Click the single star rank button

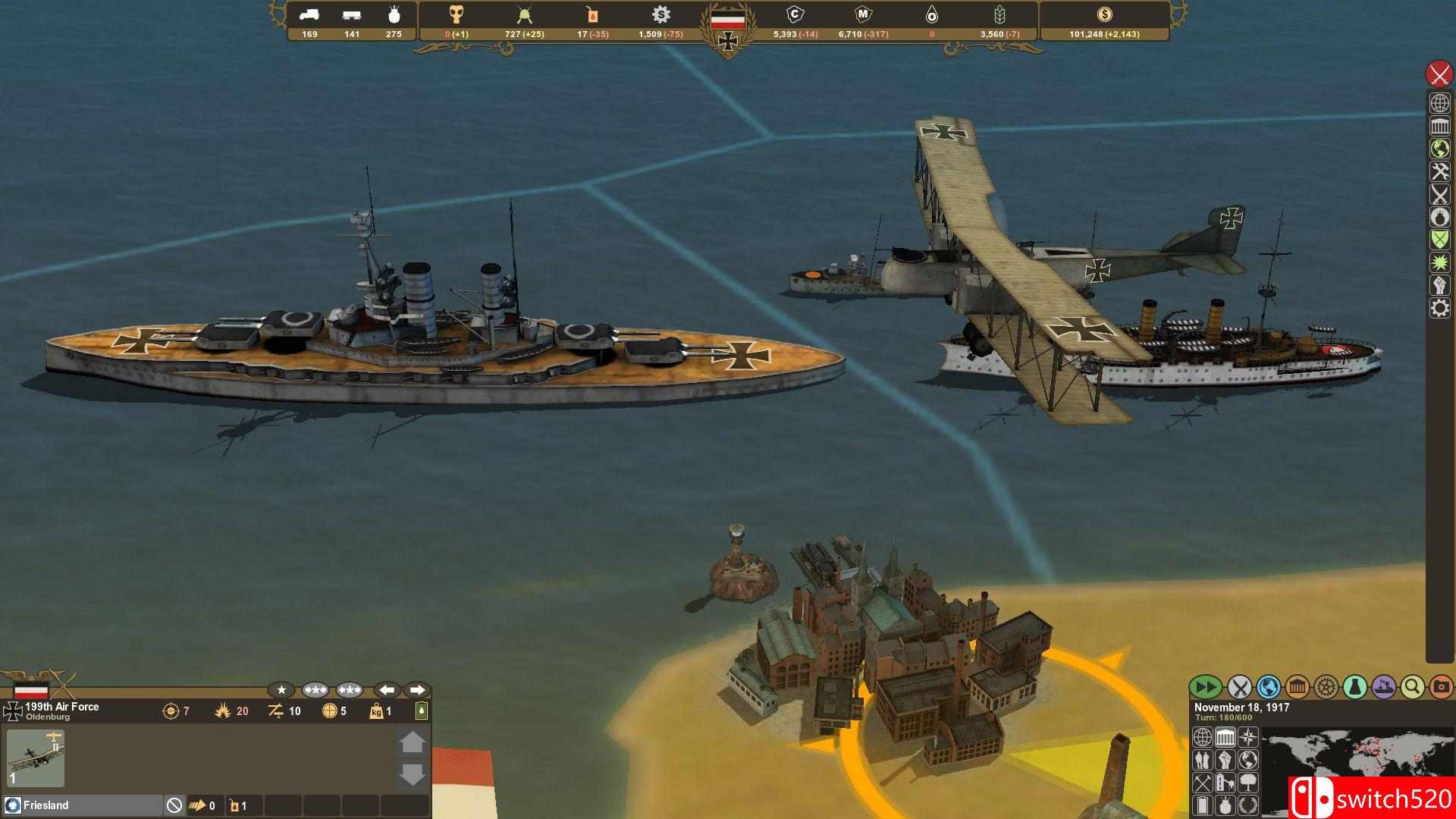(x=281, y=690)
